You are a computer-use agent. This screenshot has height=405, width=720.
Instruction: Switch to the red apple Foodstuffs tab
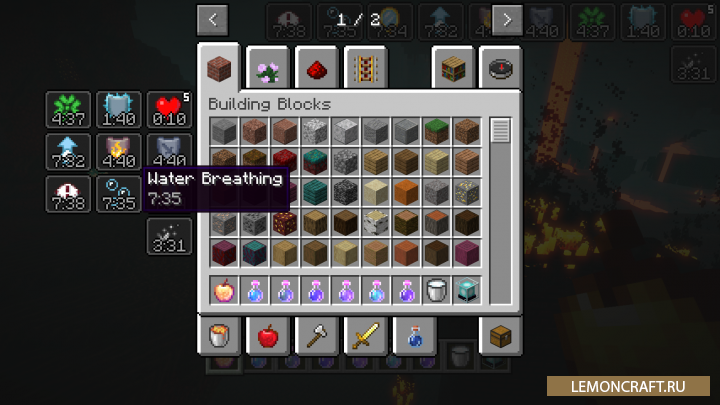[x=268, y=336]
